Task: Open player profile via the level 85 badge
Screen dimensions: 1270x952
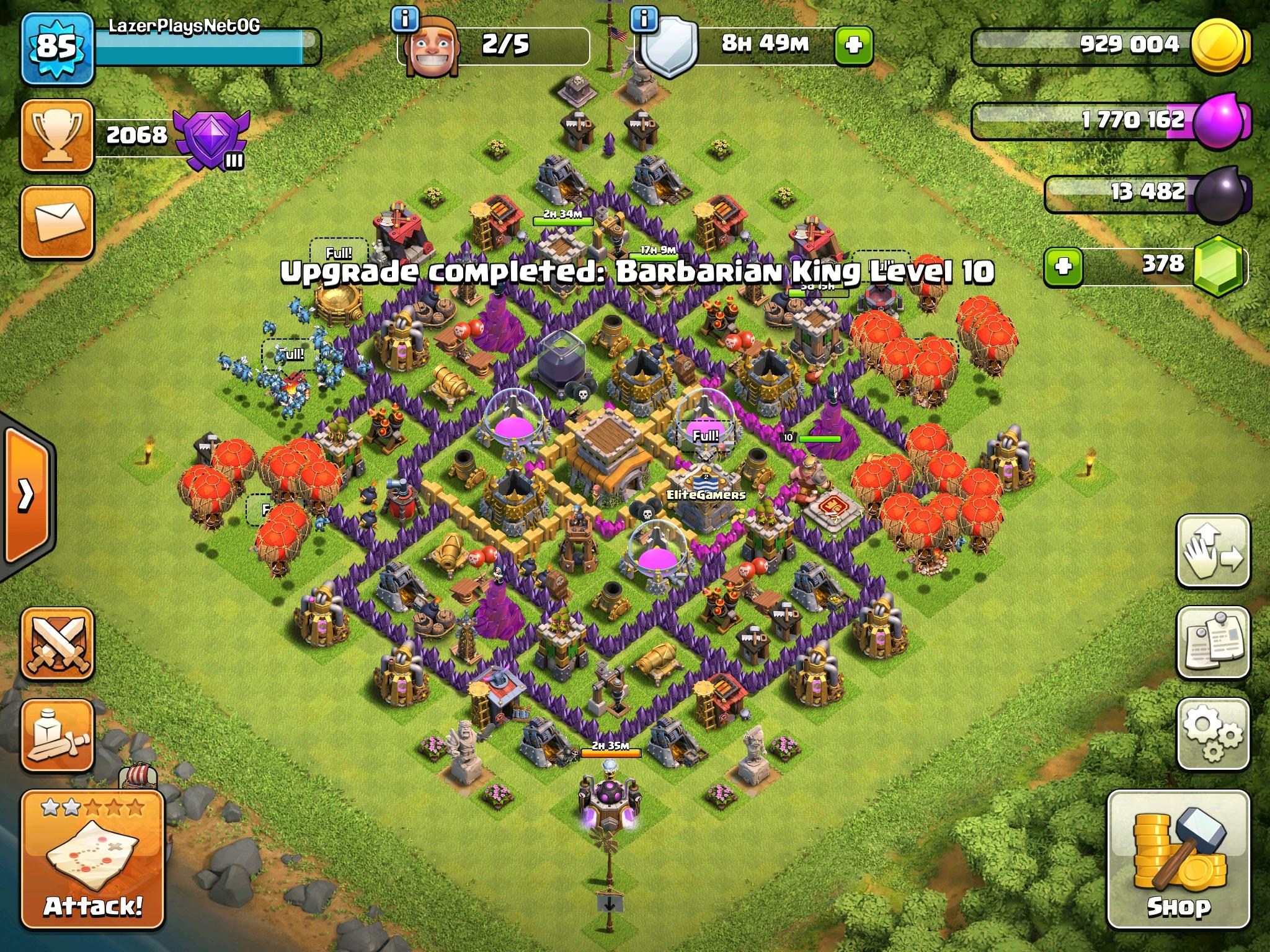Action: [x=56, y=46]
